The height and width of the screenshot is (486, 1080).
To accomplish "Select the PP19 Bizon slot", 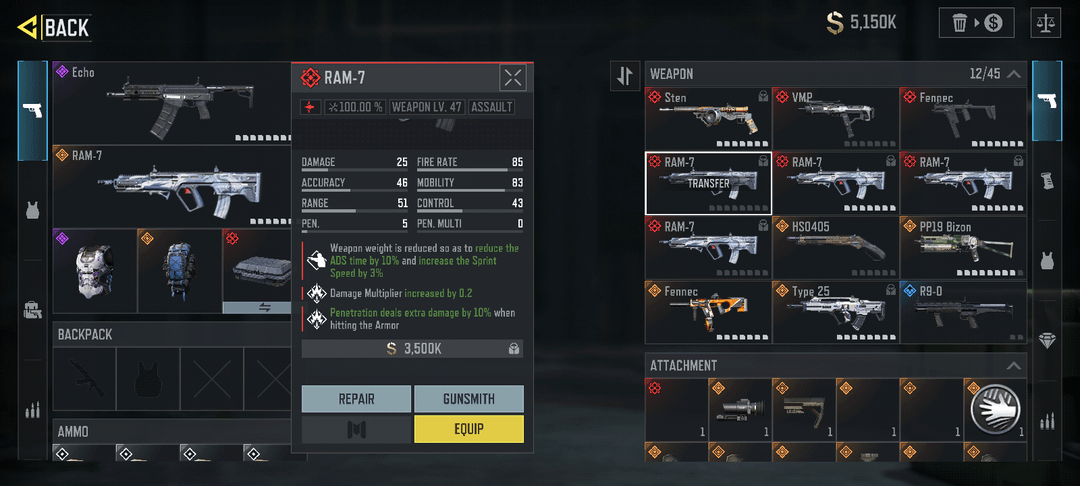I will point(963,246).
